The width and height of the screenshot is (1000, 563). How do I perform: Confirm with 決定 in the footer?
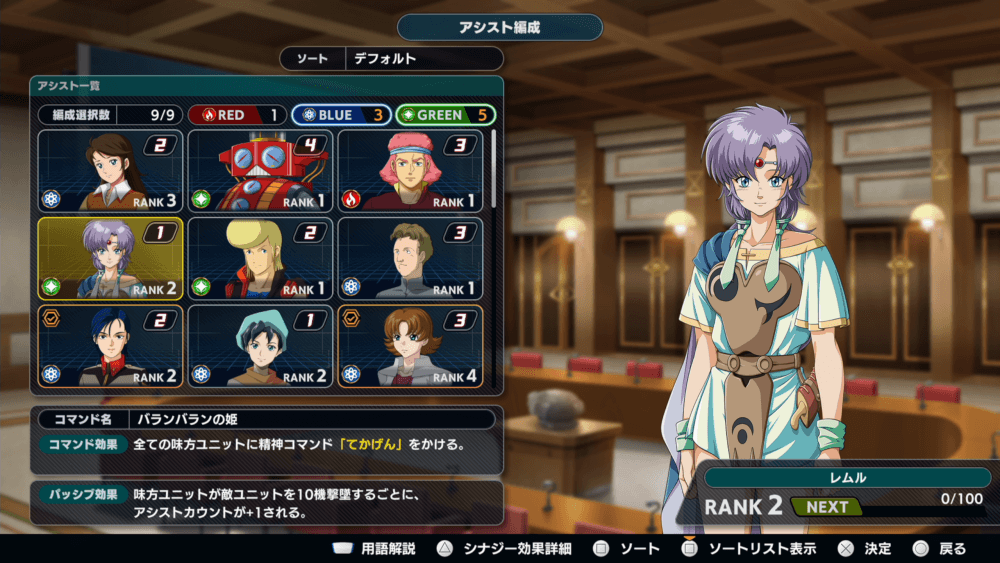point(865,549)
